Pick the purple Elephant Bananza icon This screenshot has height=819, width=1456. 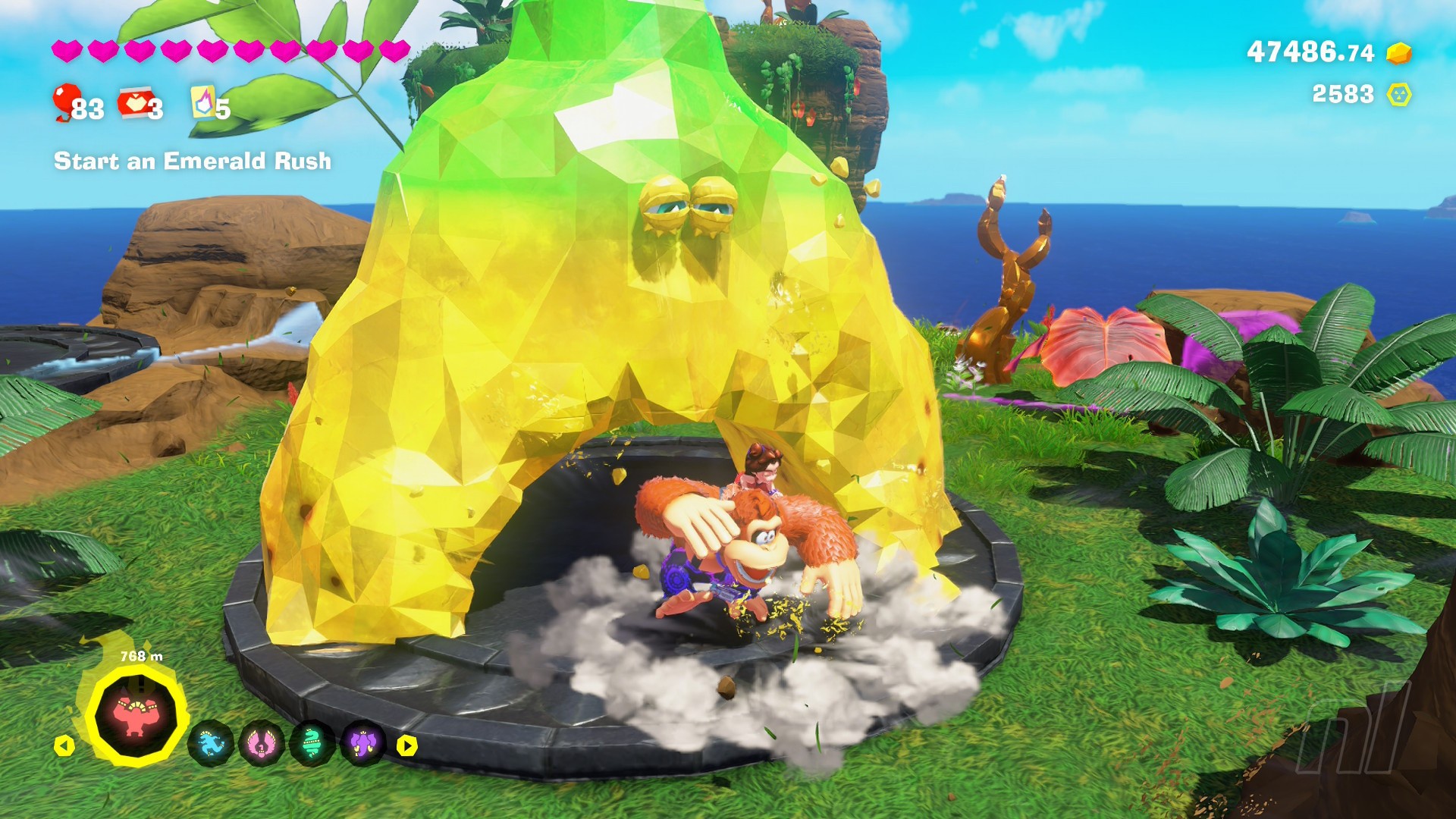click(x=362, y=744)
